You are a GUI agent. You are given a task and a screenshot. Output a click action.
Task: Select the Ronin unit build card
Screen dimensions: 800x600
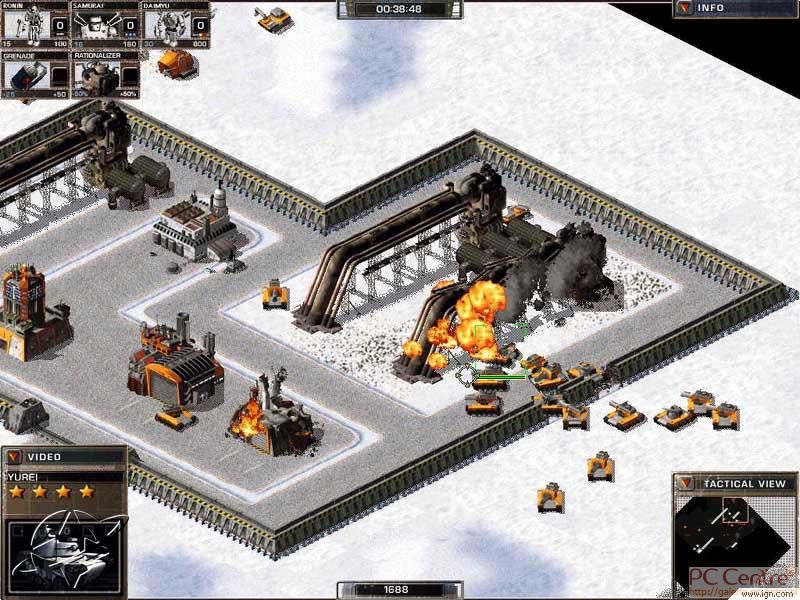click(x=35, y=24)
